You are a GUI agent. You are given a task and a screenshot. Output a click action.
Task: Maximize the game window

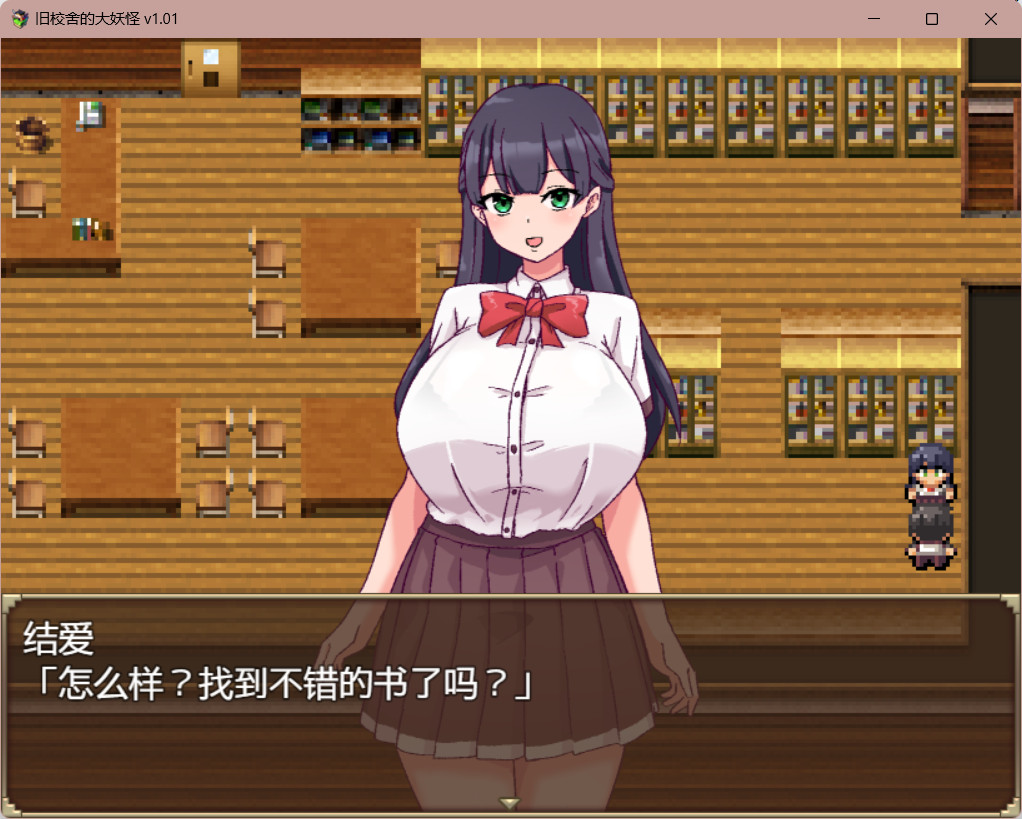932,19
